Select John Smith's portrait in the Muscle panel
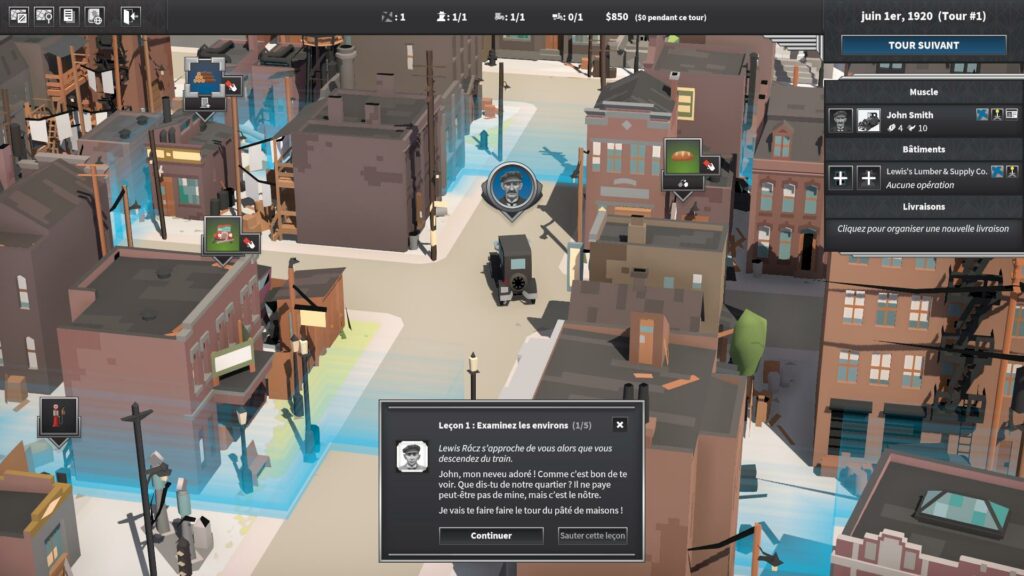This screenshot has height=576, width=1024. coord(841,120)
